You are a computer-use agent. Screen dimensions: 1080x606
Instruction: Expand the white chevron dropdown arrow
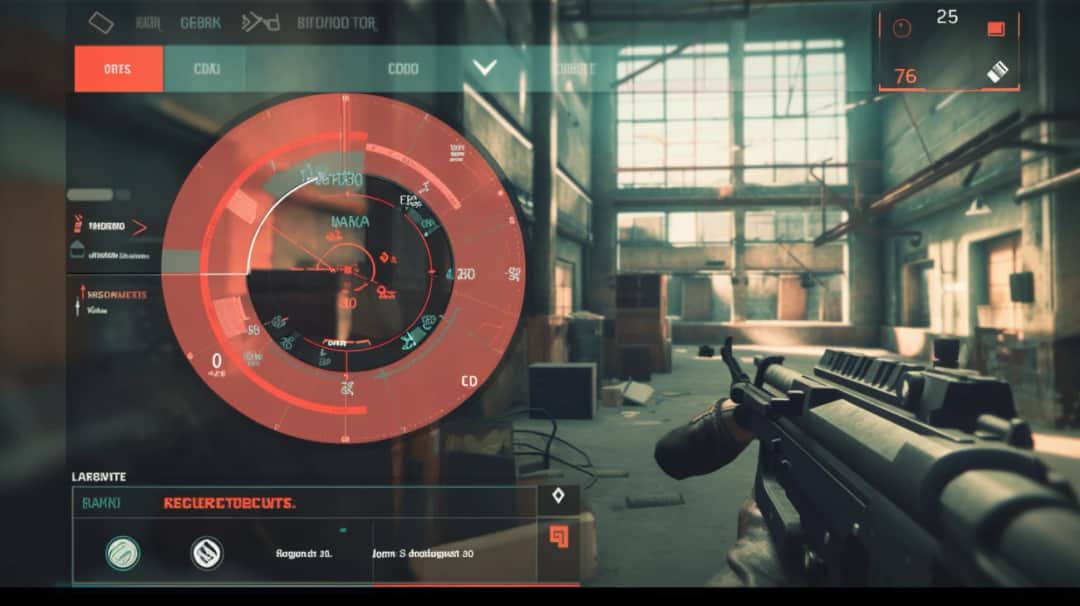[x=485, y=68]
